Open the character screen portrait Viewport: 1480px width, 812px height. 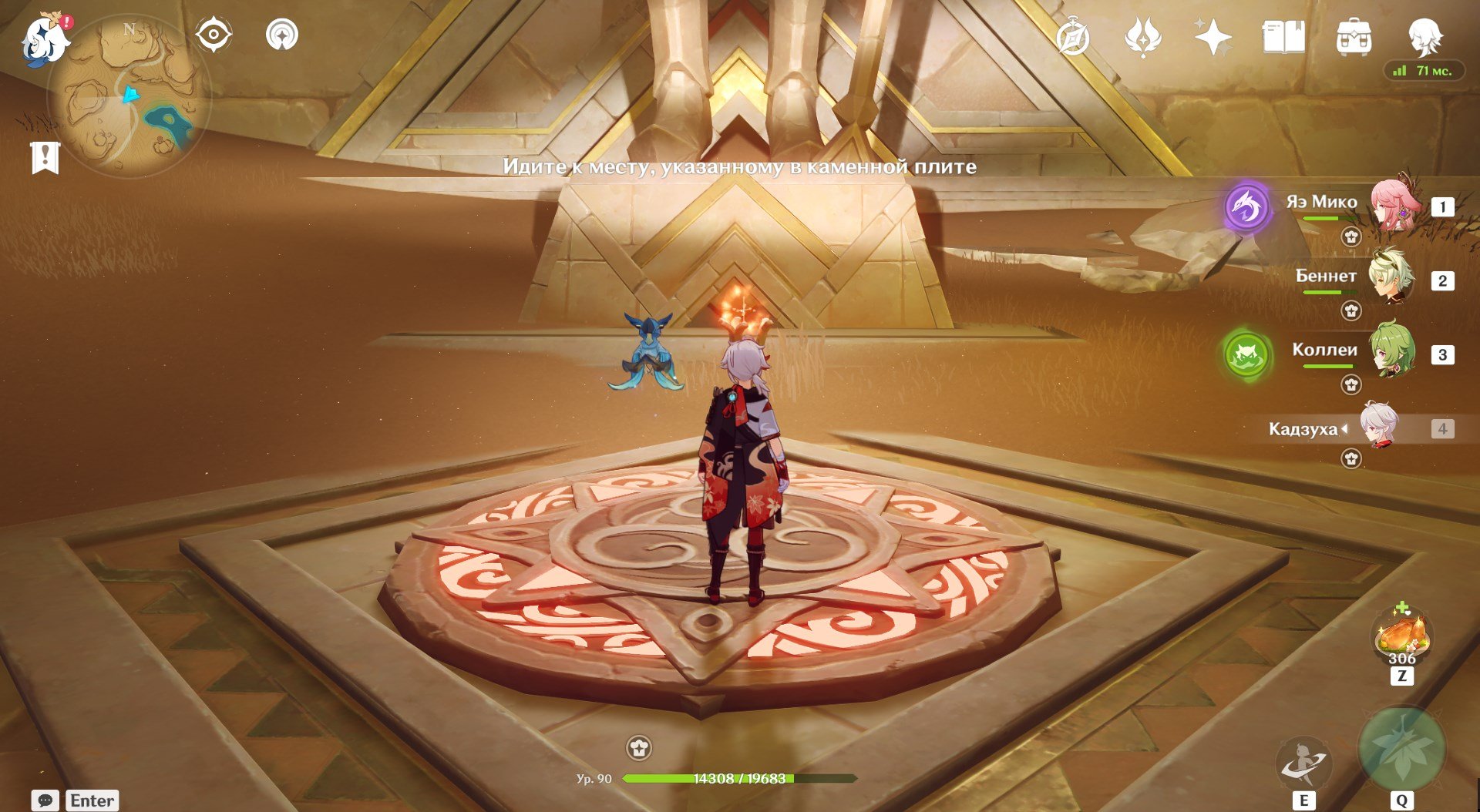click(1424, 35)
